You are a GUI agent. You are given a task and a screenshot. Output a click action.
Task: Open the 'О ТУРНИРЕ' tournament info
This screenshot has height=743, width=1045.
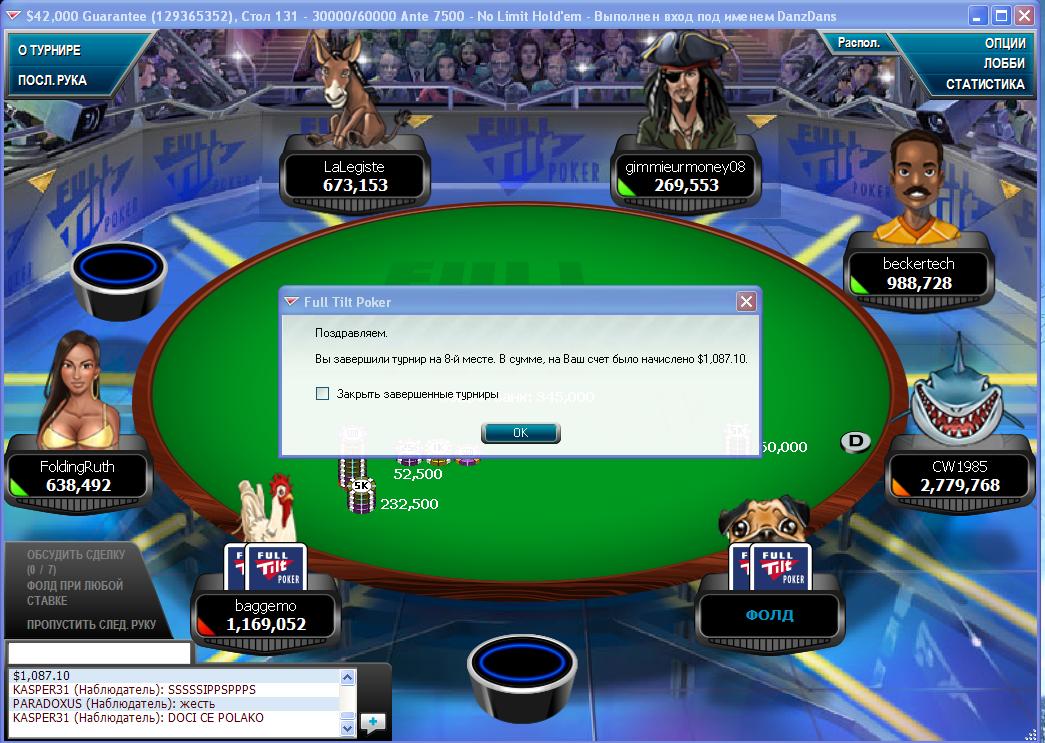[50, 50]
